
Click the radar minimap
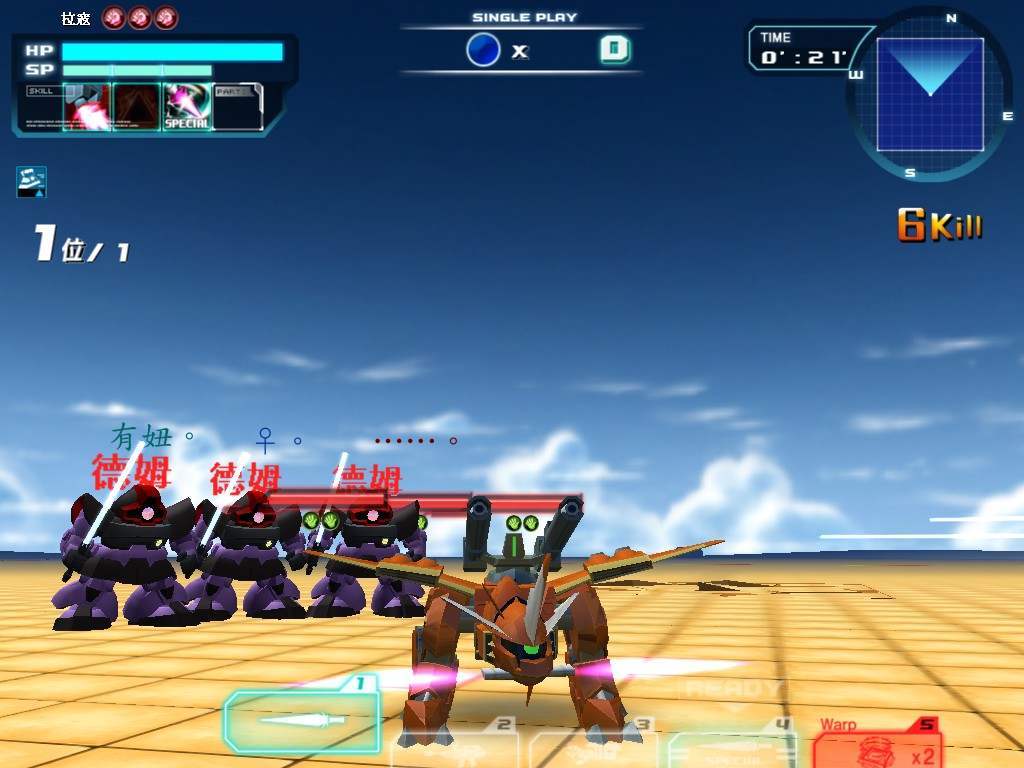[x=930, y=94]
